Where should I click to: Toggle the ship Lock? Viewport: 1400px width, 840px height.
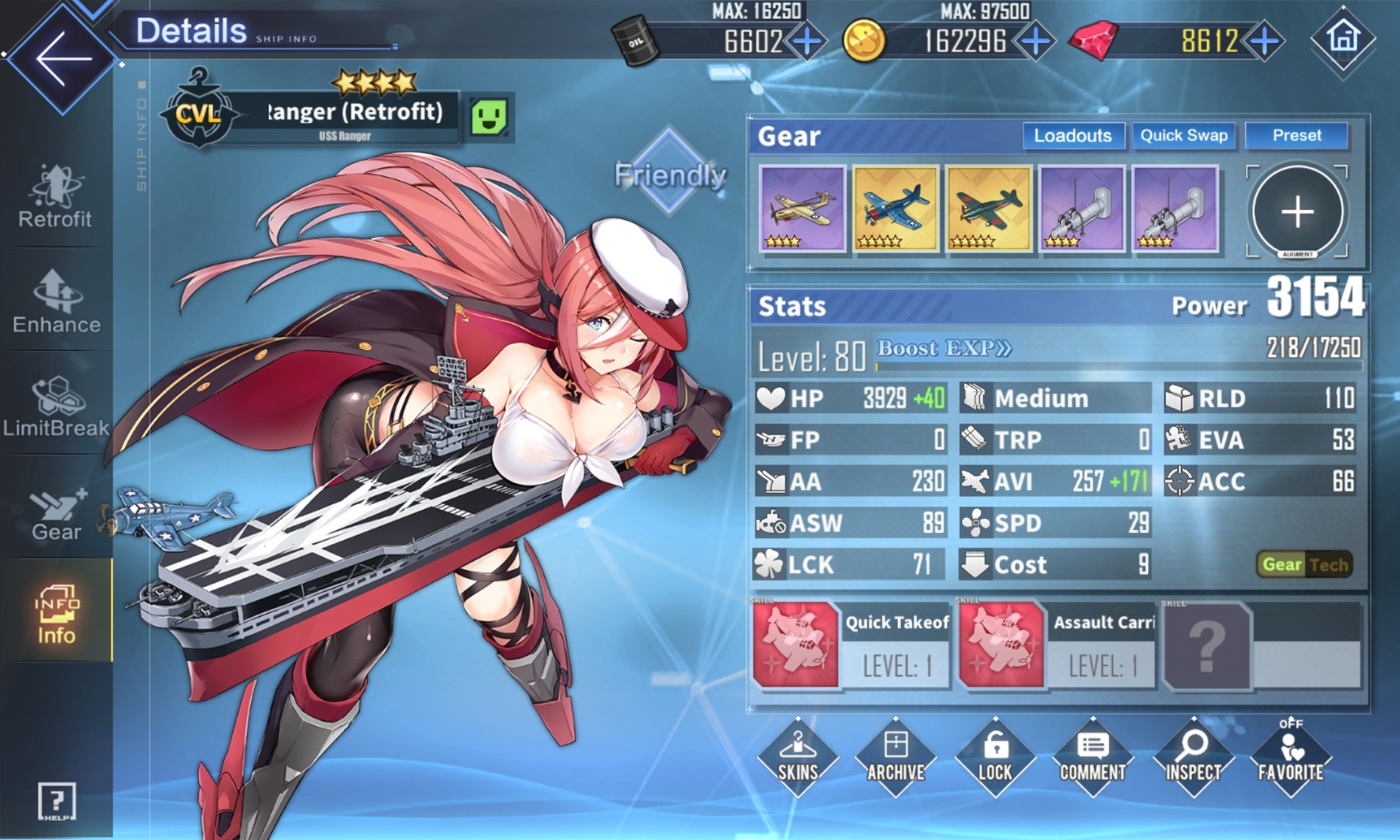pos(995,757)
